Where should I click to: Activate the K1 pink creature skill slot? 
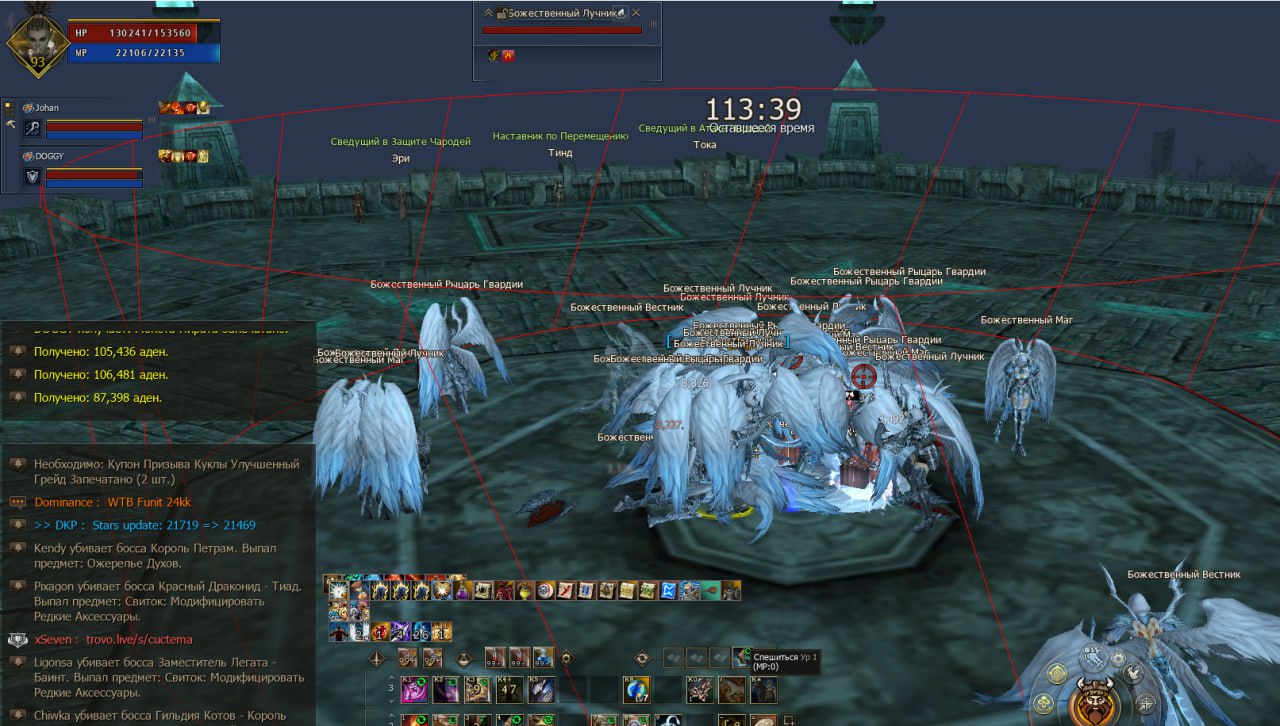(414, 689)
